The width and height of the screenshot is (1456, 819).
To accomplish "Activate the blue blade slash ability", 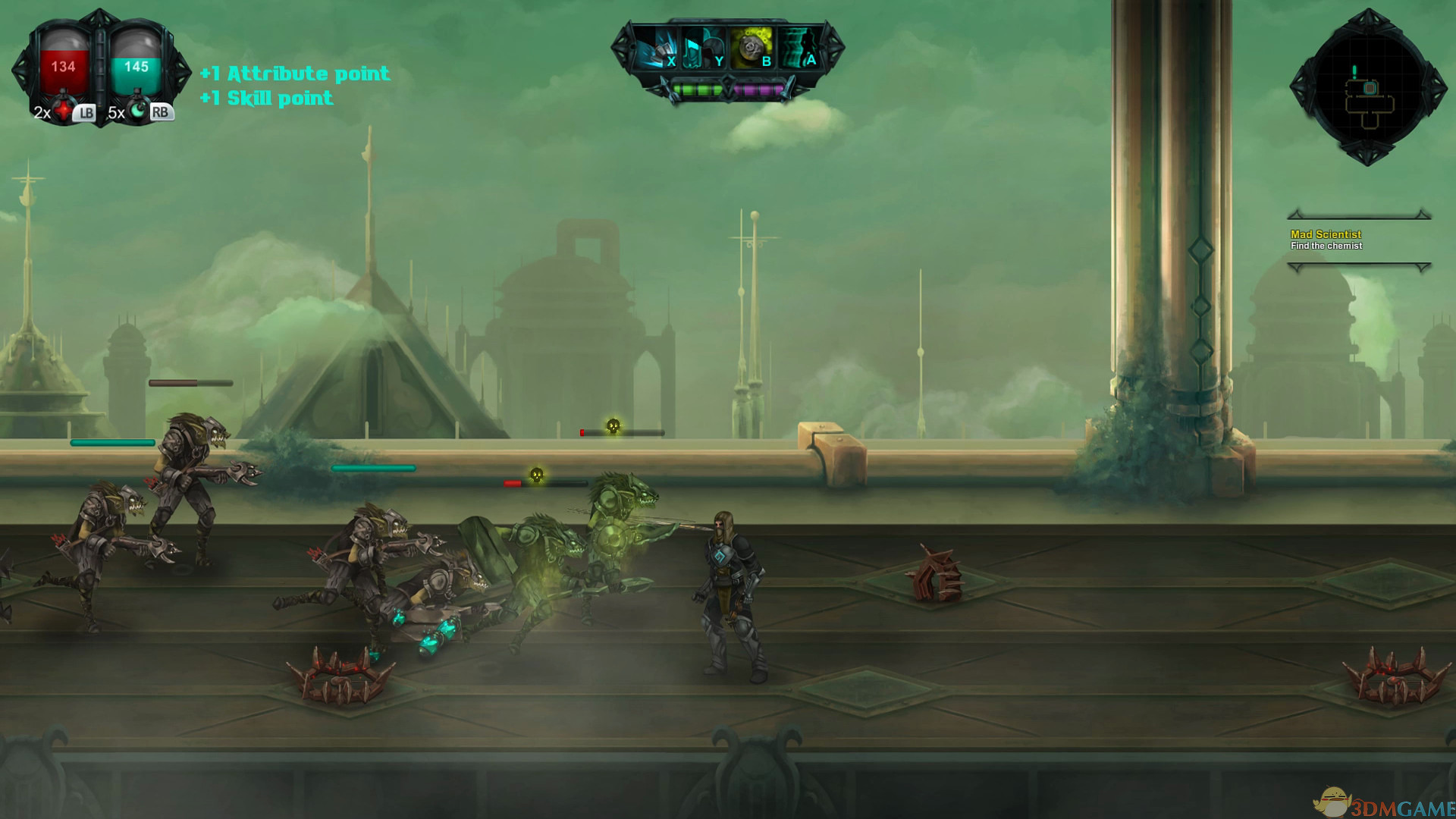I will (655, 48).
